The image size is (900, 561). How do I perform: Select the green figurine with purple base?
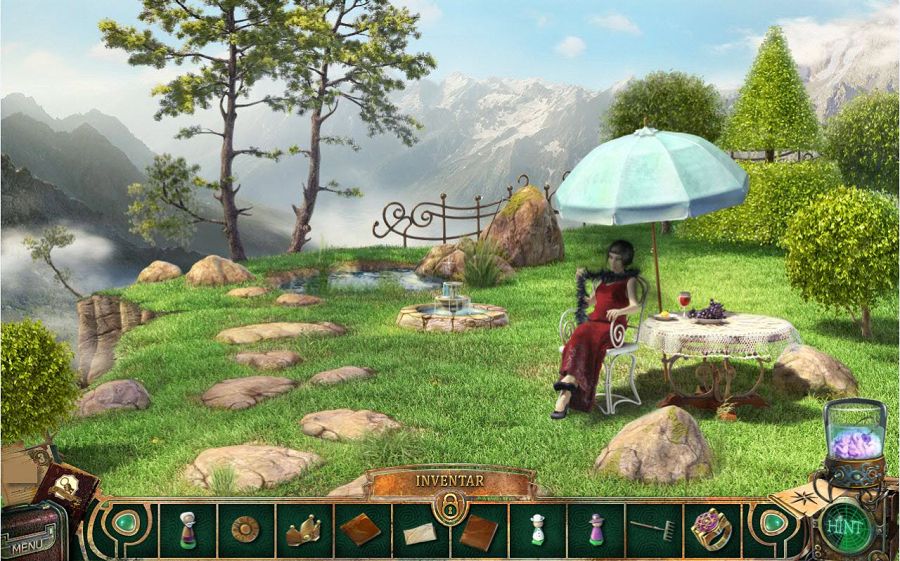tap(187, 529)
